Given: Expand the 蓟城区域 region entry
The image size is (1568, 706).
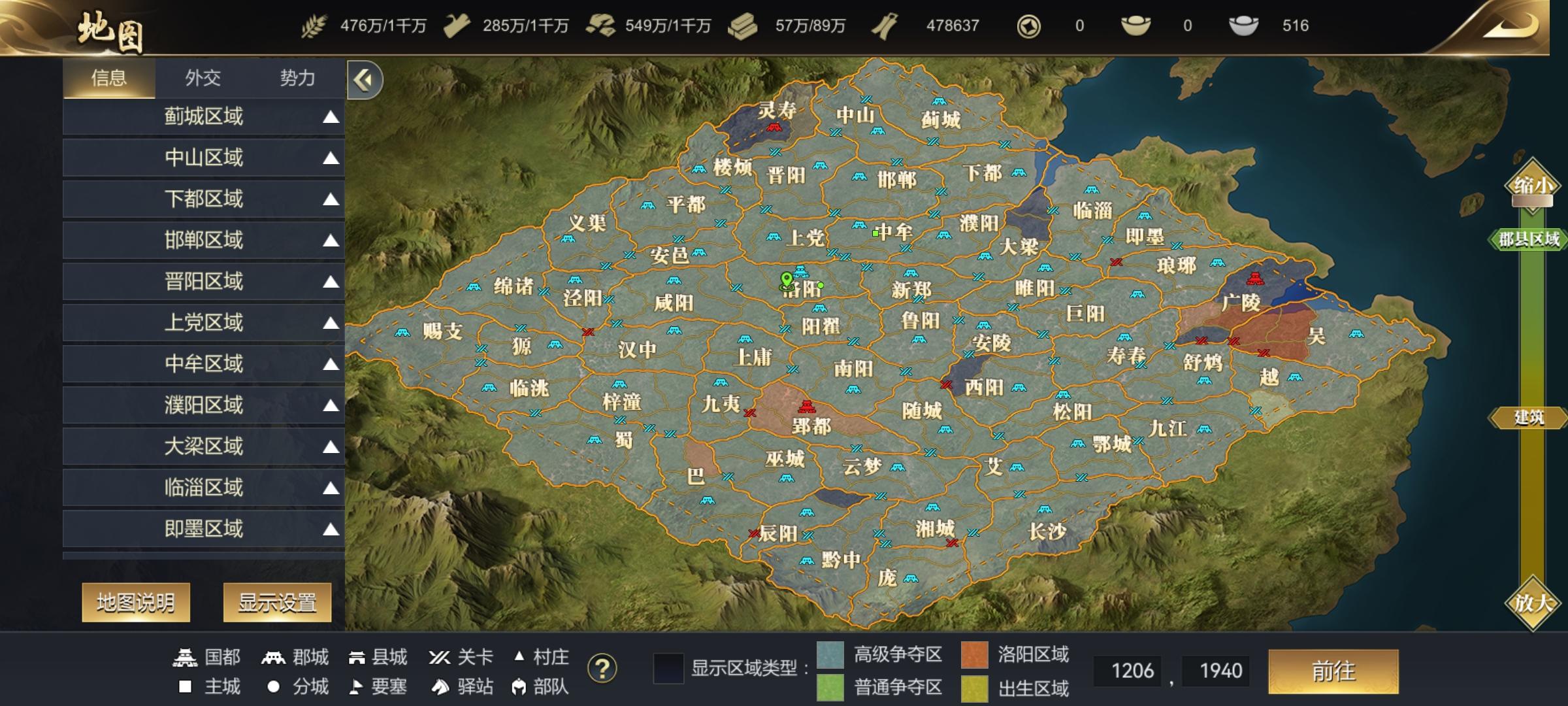Looking at the screenshot, I should coord(332,116).
